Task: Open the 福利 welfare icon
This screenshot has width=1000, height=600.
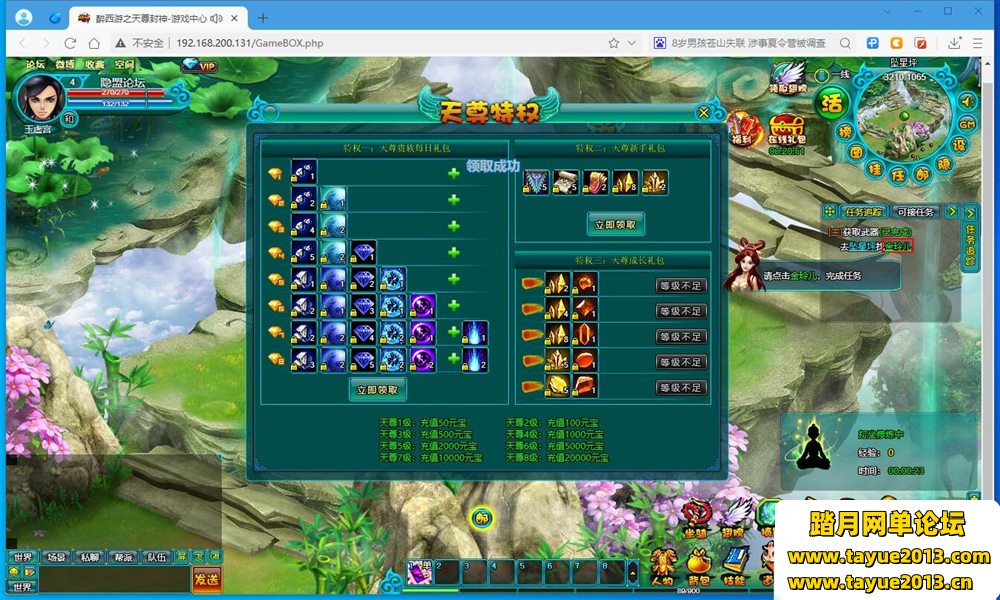Action: [x=741, y=129]
